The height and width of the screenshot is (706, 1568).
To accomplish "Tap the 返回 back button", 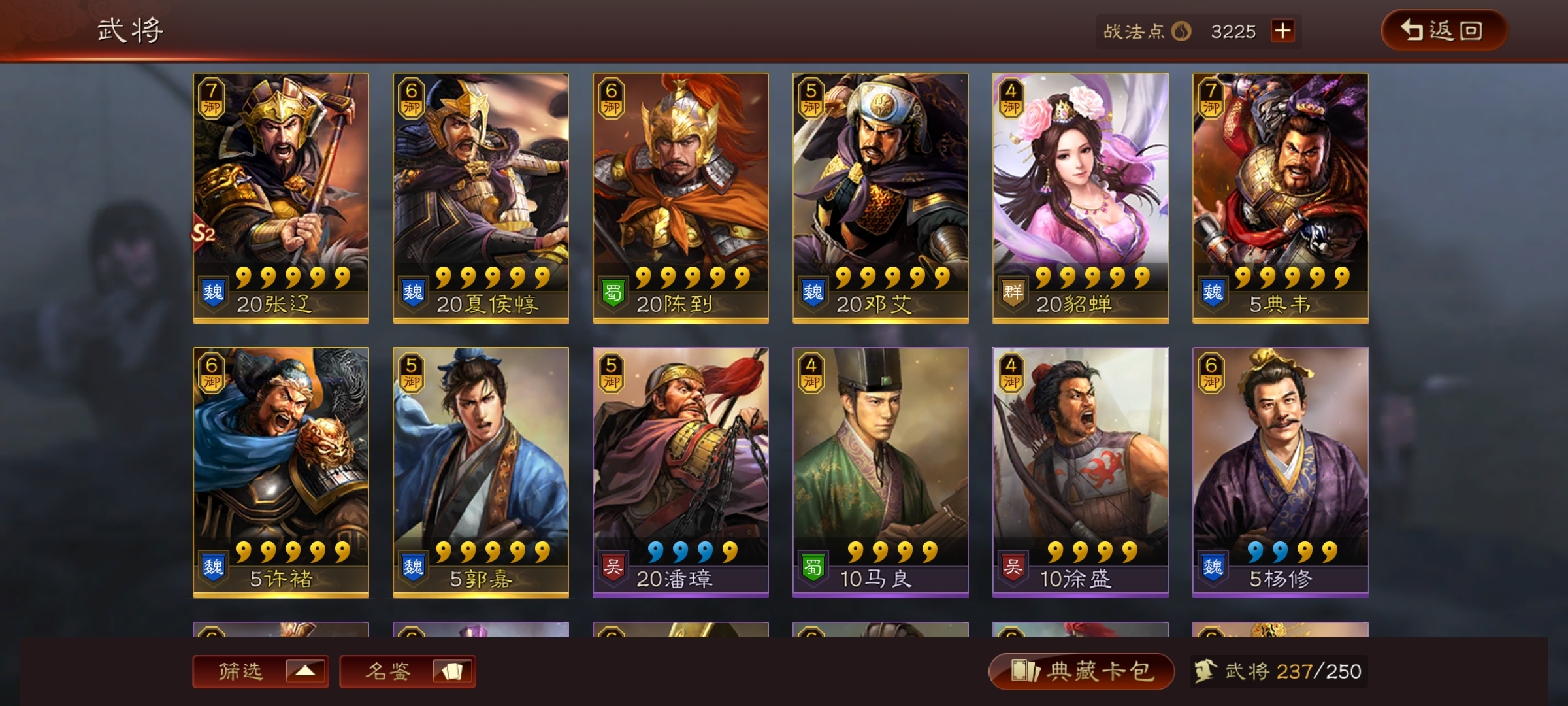I will point(1444,31).
